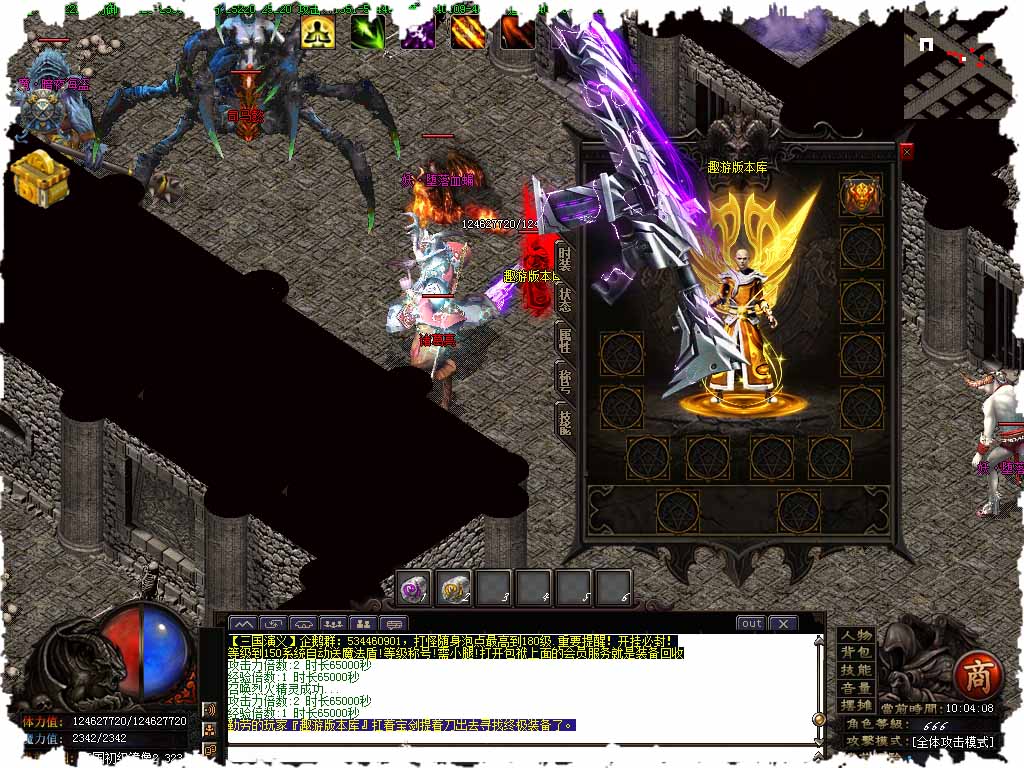Switch to the 技能 tab in character panel

coord(565,423)
